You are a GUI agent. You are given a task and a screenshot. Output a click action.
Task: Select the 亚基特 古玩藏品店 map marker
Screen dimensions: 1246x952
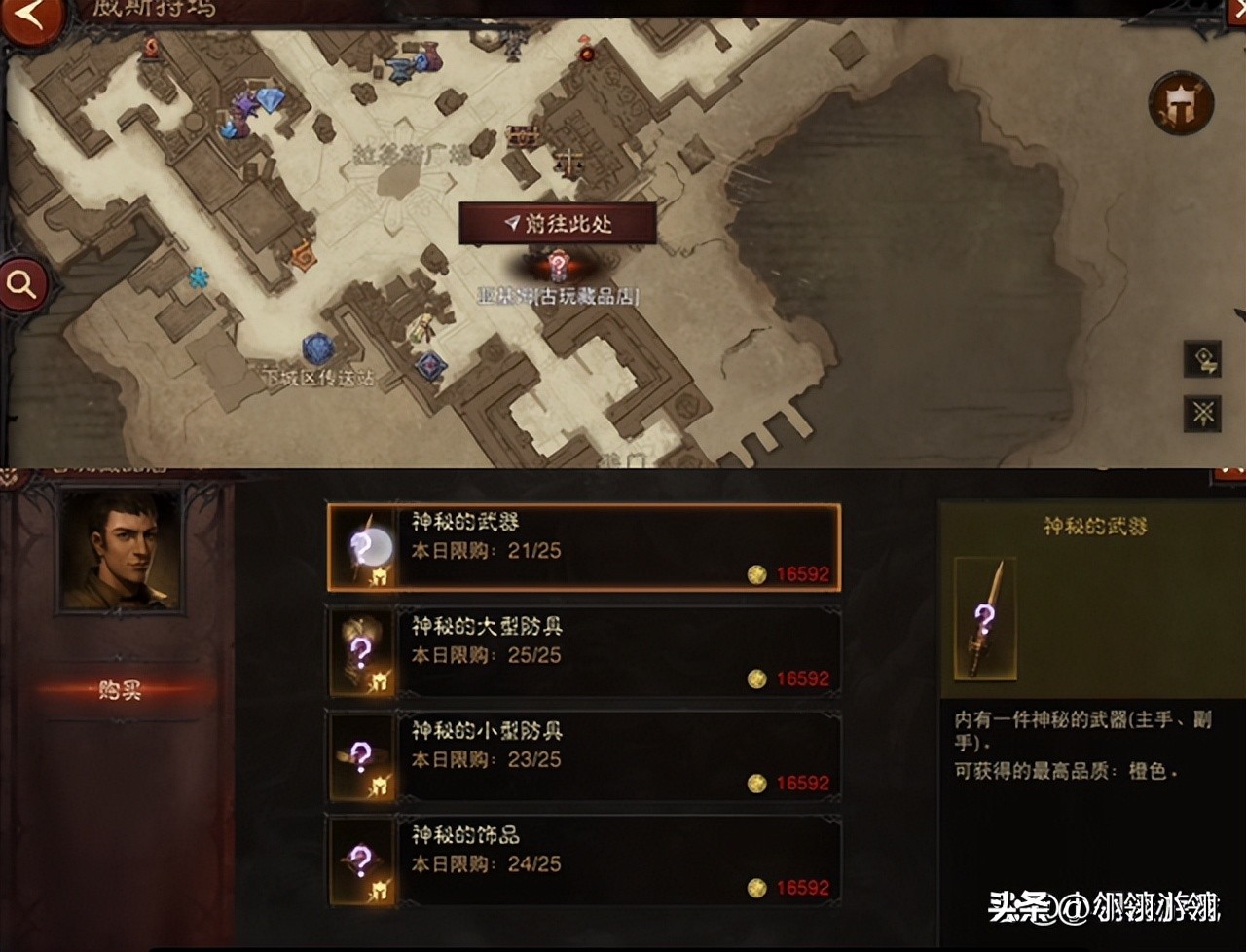(x=557, y=266)
